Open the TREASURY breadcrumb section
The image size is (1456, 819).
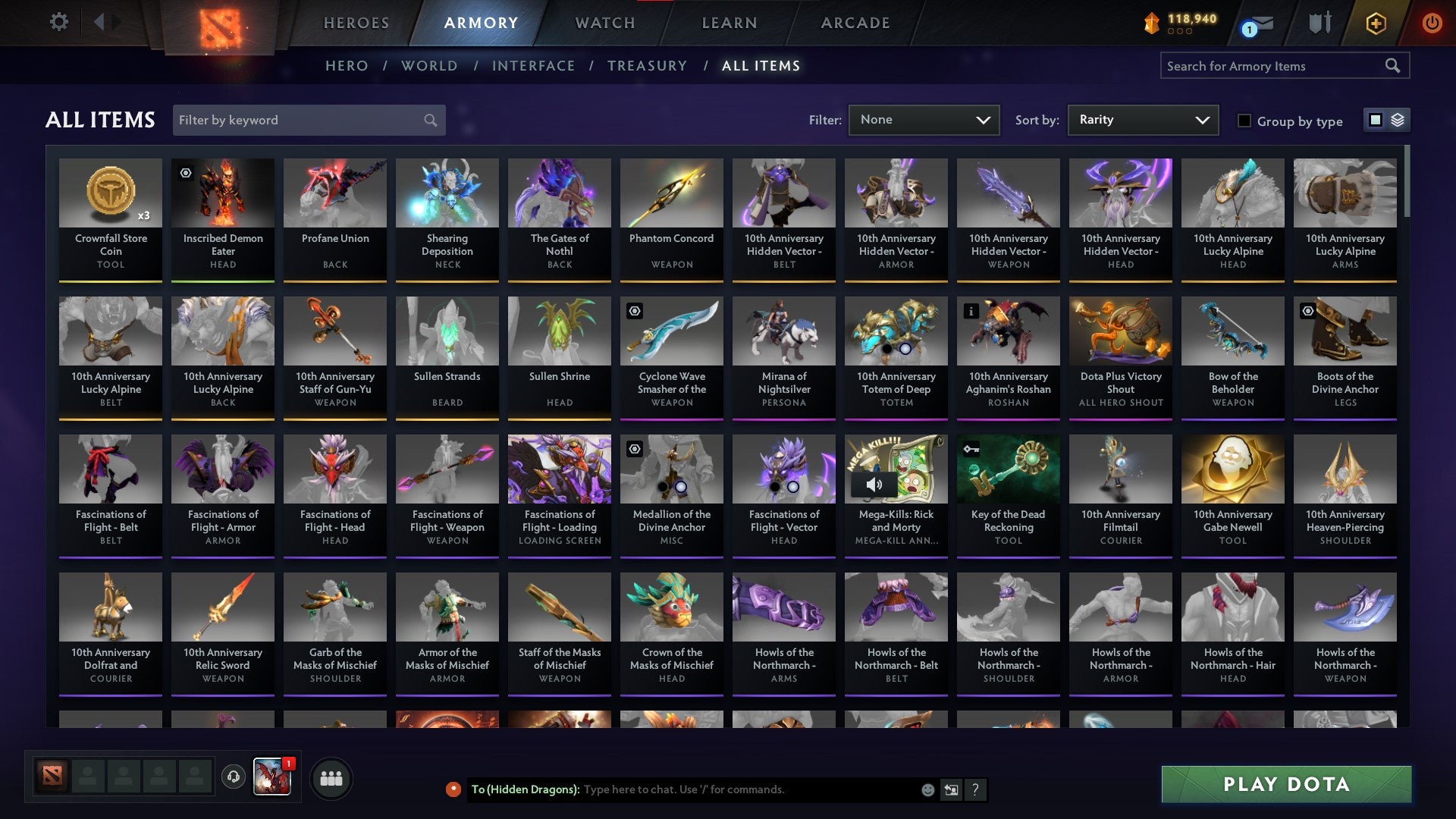(x=648, y=66)
